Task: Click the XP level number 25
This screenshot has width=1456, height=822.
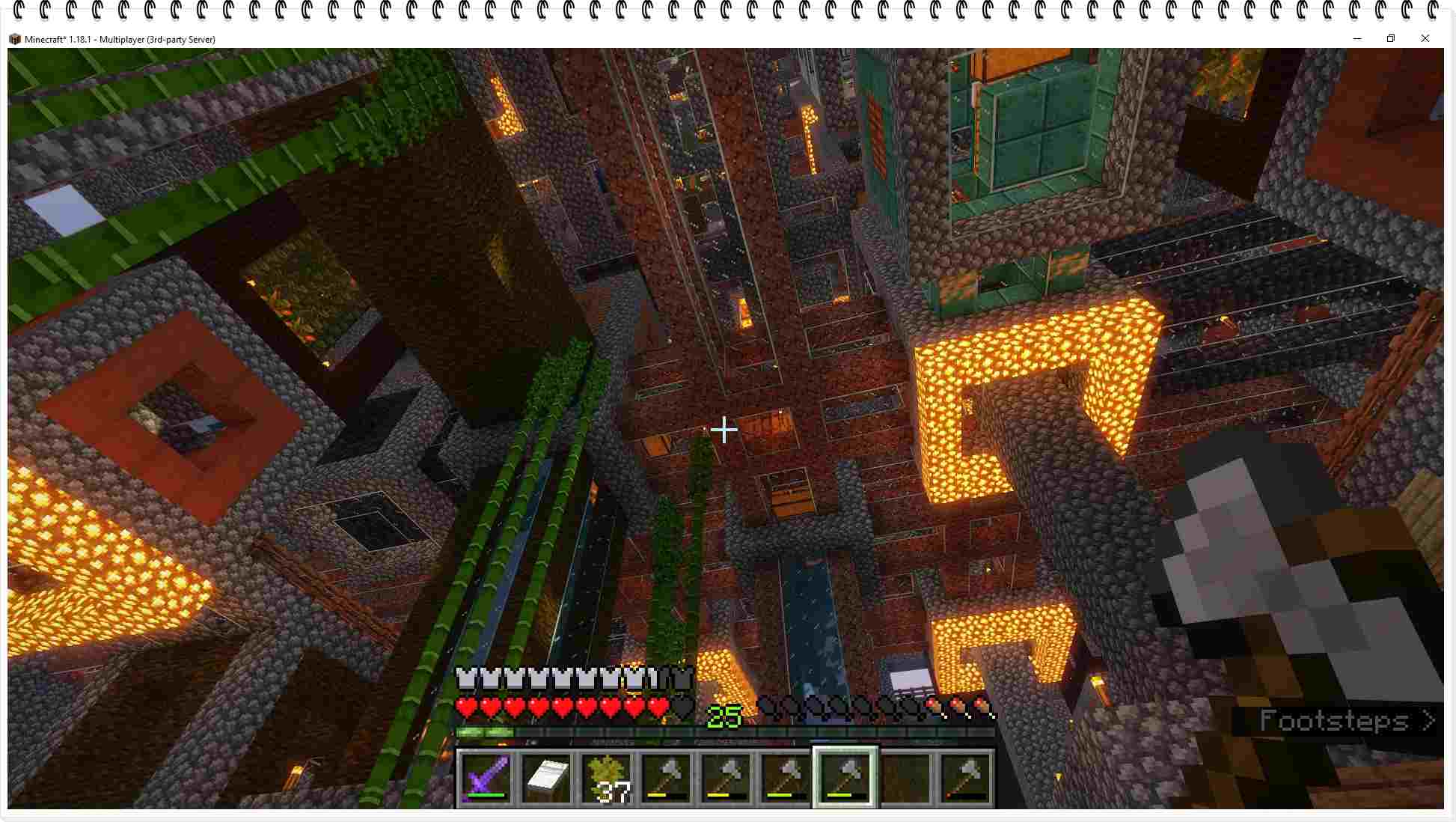Action: coord(724,716)
